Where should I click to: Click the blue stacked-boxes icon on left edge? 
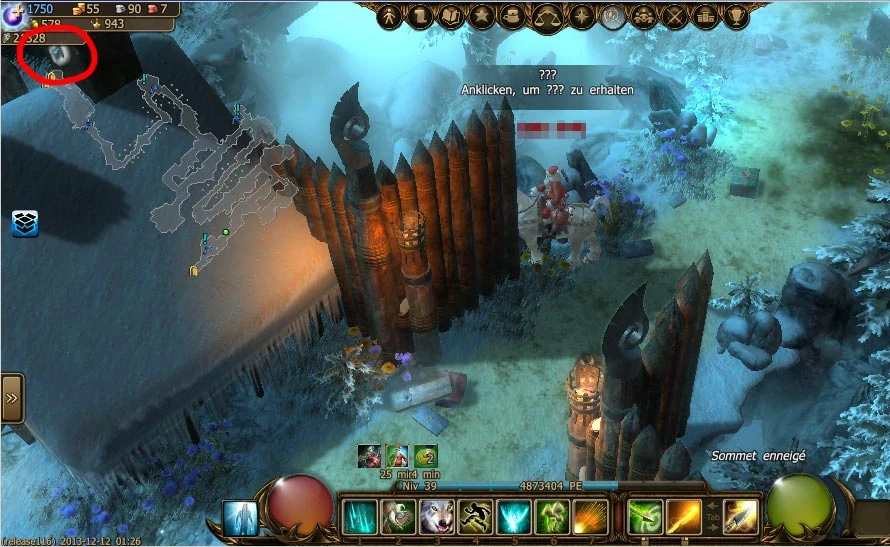point(25,223)
